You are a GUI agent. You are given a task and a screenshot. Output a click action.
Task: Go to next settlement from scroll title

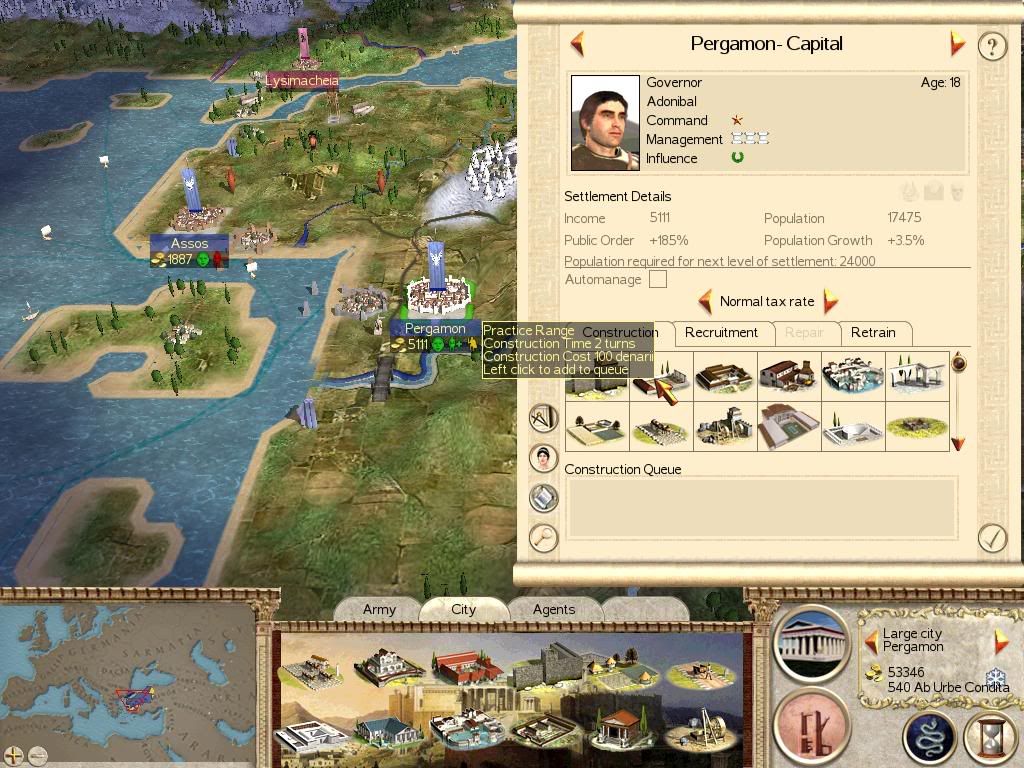coord(957,44)
